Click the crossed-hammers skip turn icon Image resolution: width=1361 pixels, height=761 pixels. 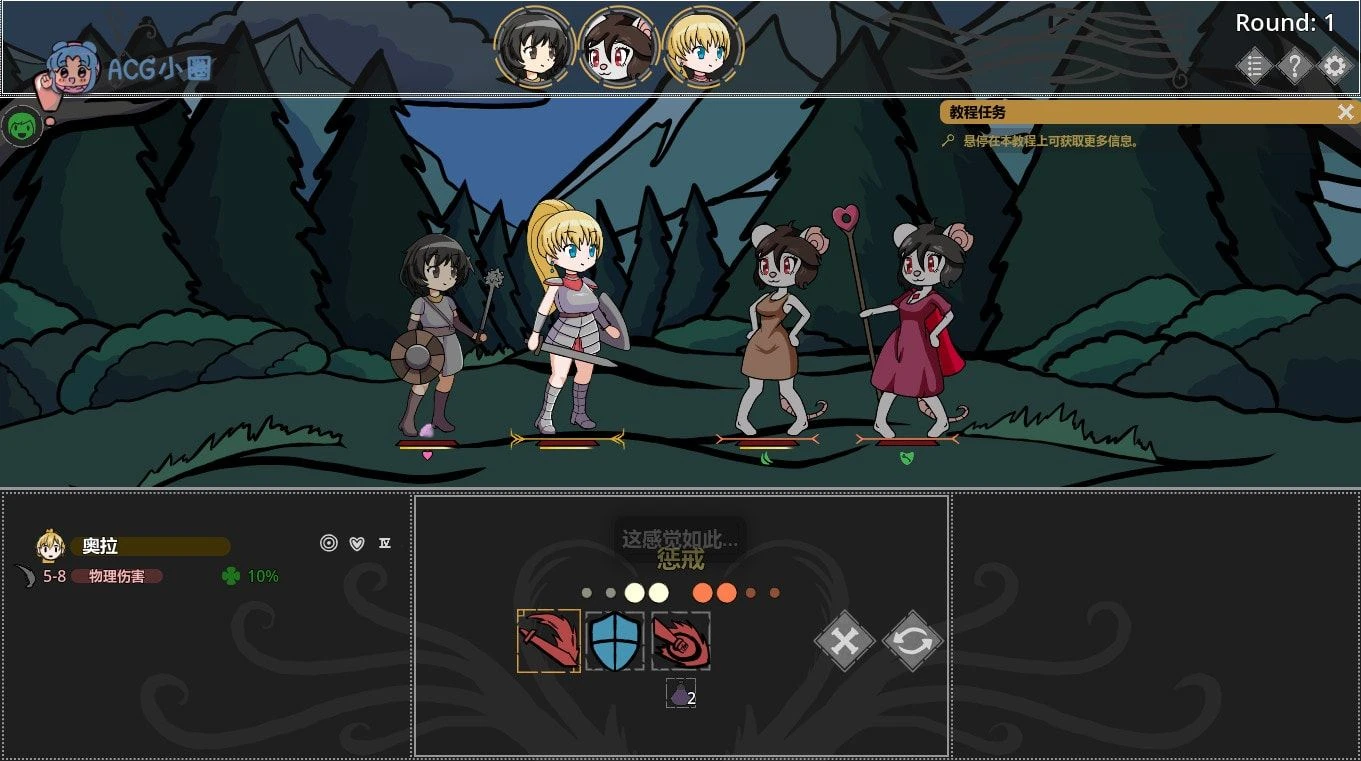843,642
